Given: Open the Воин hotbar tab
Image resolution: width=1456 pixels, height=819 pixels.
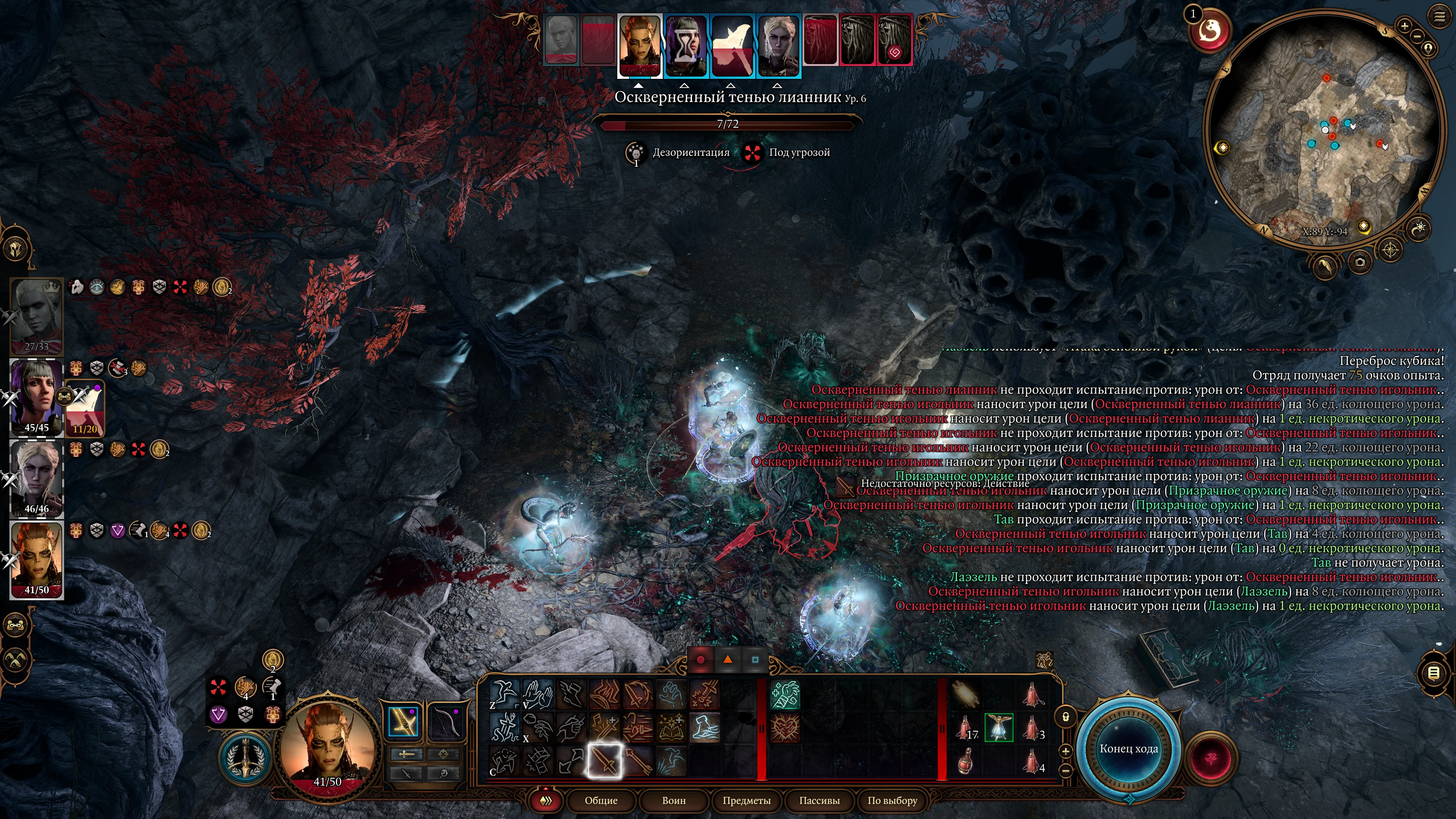Looking at the screenshot, I should coord(674,800).
